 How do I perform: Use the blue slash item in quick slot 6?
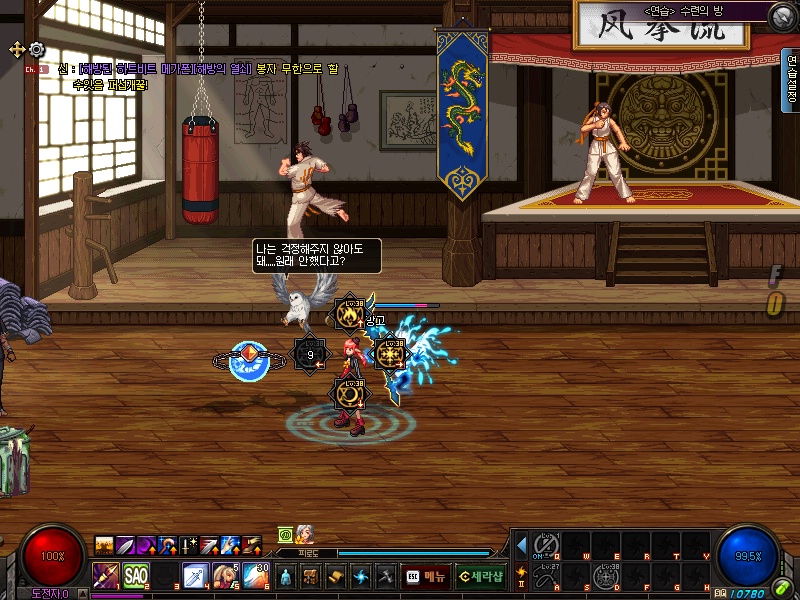[x=255, y=576]
